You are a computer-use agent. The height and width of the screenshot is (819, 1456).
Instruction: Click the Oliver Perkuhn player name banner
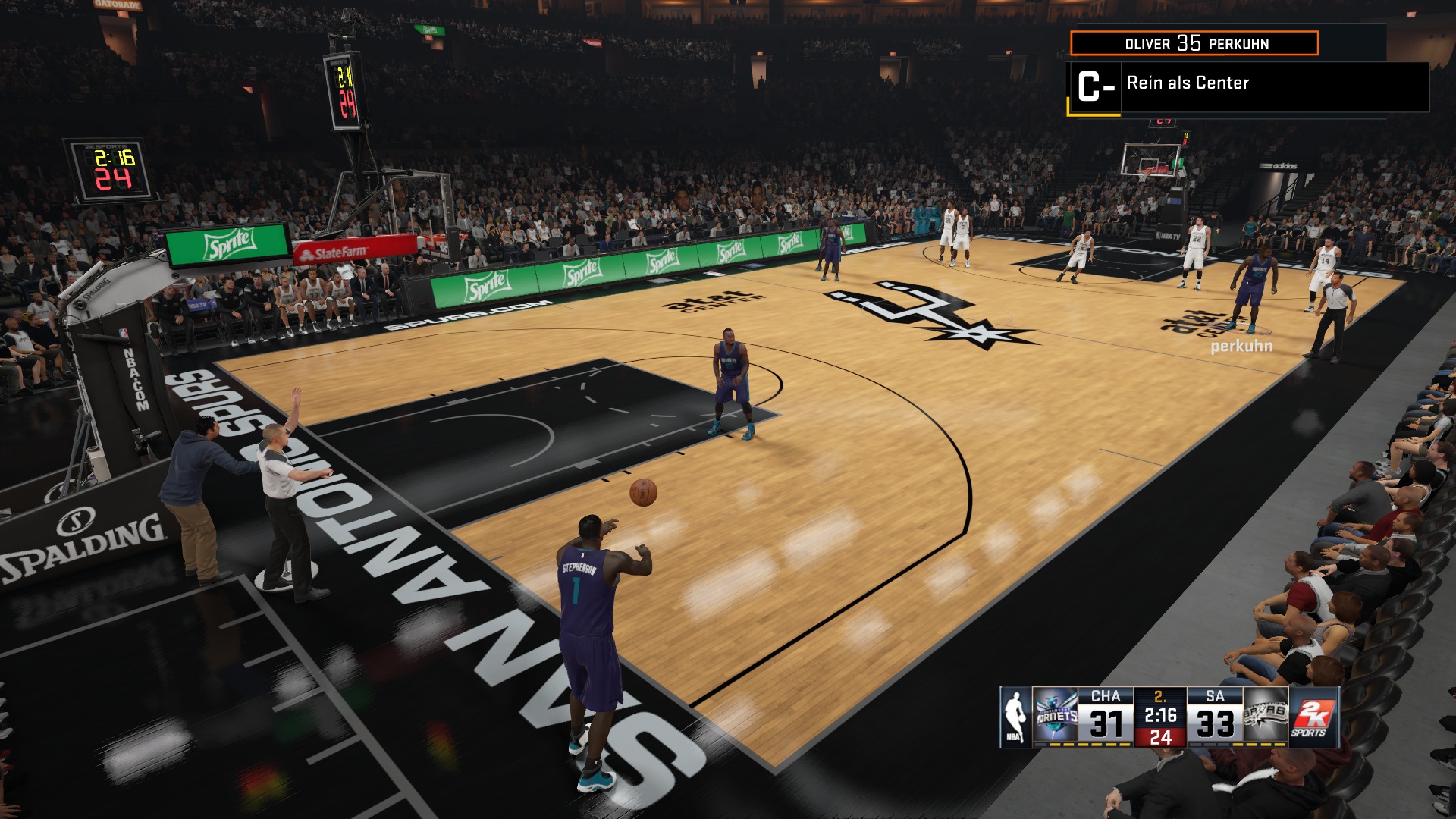(x=1194, y=43)
